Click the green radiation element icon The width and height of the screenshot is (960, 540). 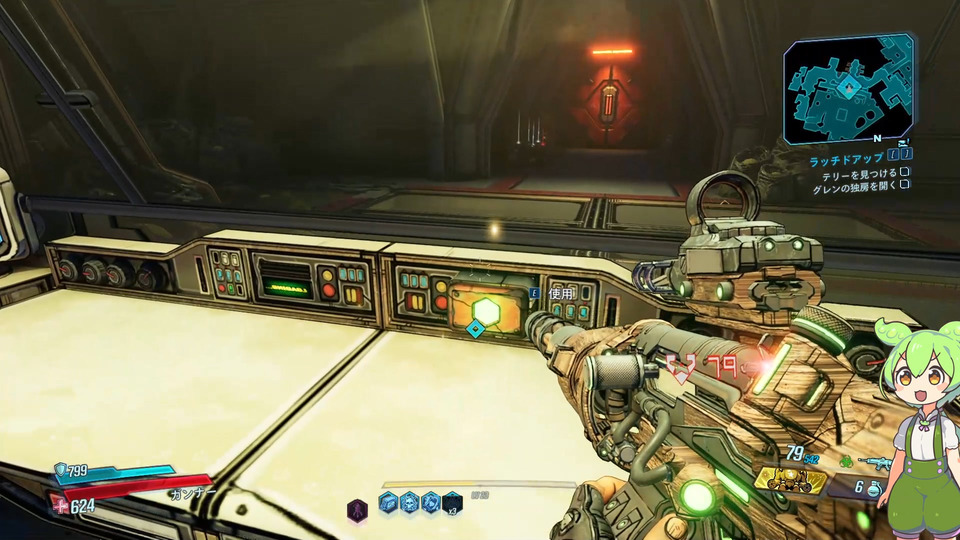[845, 462]
